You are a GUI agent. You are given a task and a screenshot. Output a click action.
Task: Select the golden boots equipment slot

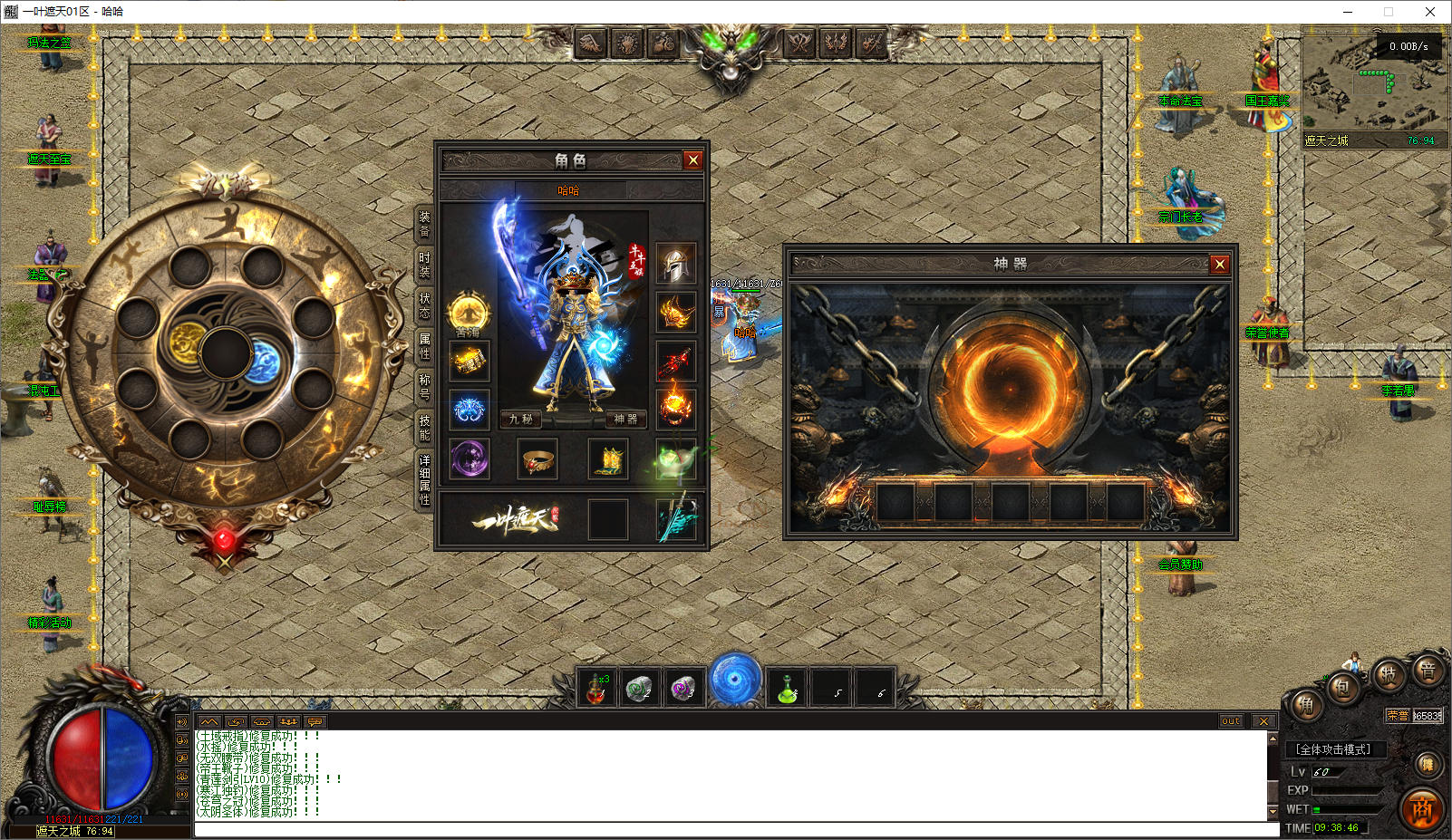click(609, 460)
